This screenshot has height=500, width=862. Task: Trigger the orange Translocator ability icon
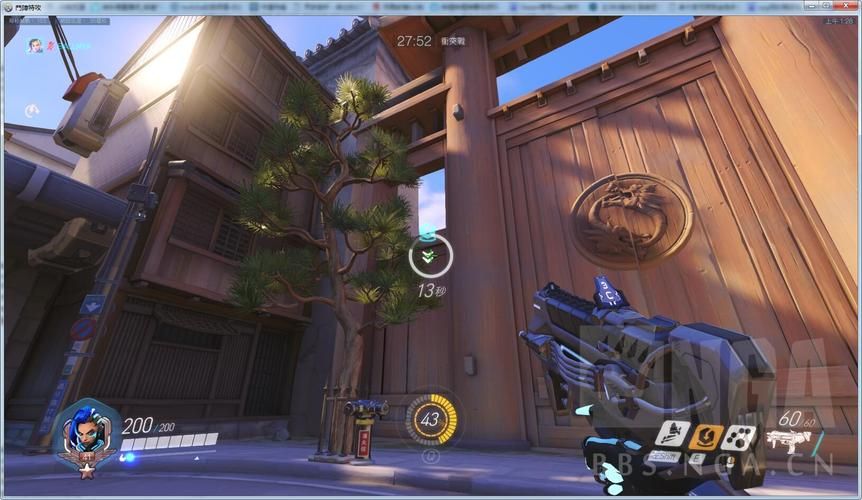707,436
